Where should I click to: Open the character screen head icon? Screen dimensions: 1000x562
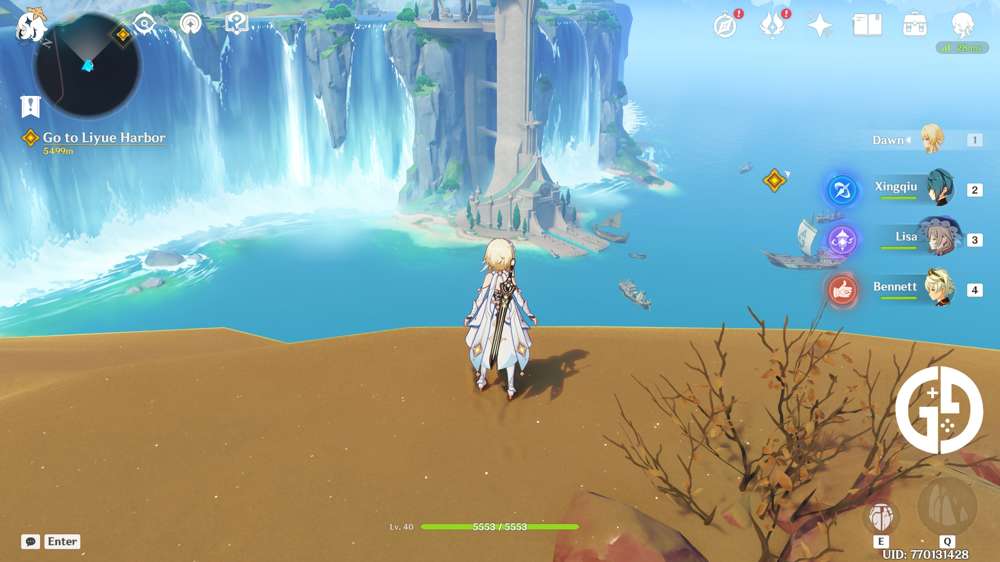pyautogui.click(x=962, y=25)
